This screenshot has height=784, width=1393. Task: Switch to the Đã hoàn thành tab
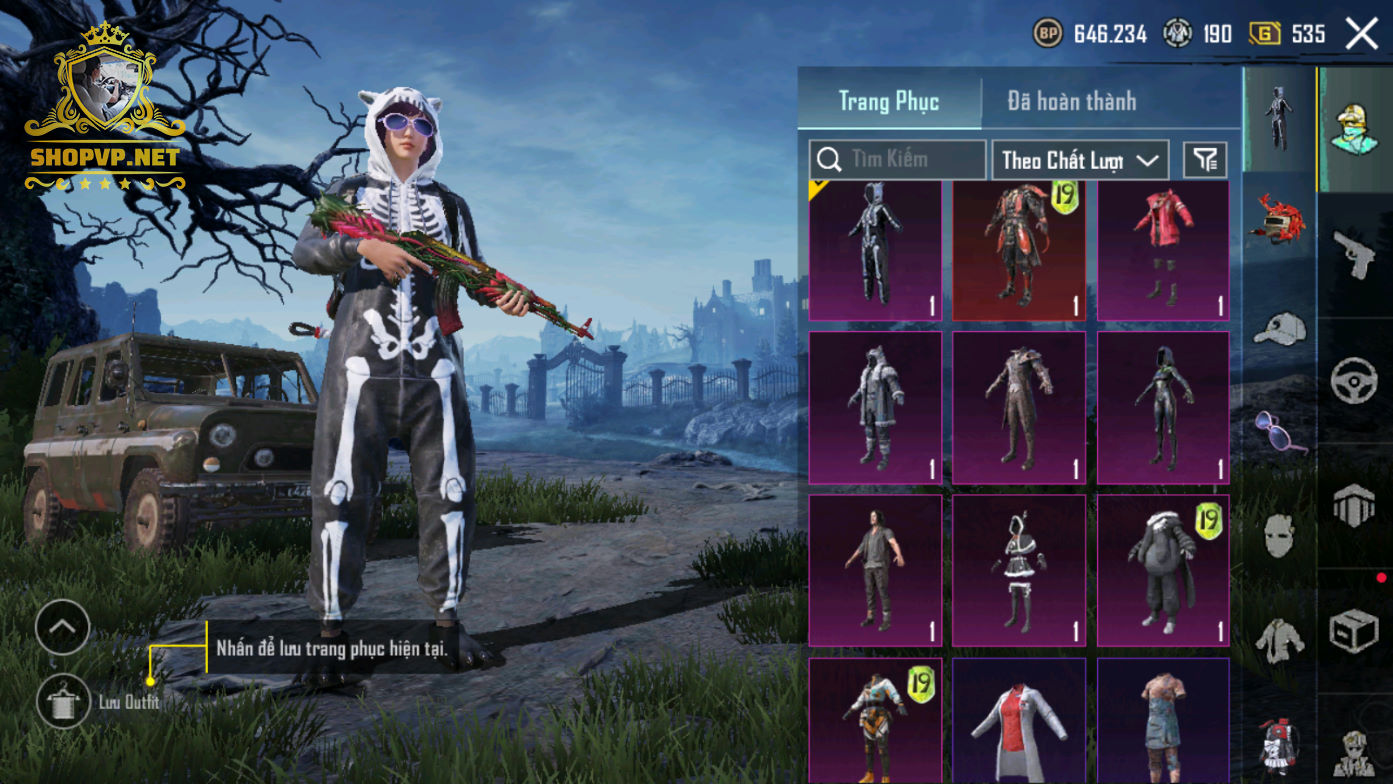click(x=1071, y=101)
